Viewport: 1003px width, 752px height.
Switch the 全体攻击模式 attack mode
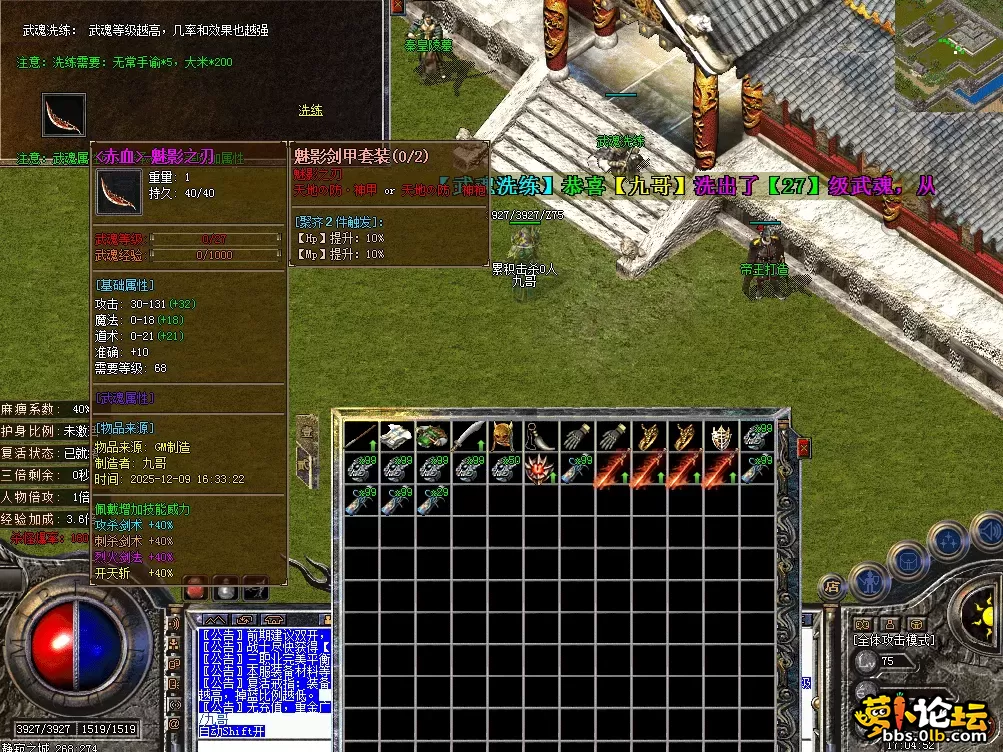click(894, 640)
